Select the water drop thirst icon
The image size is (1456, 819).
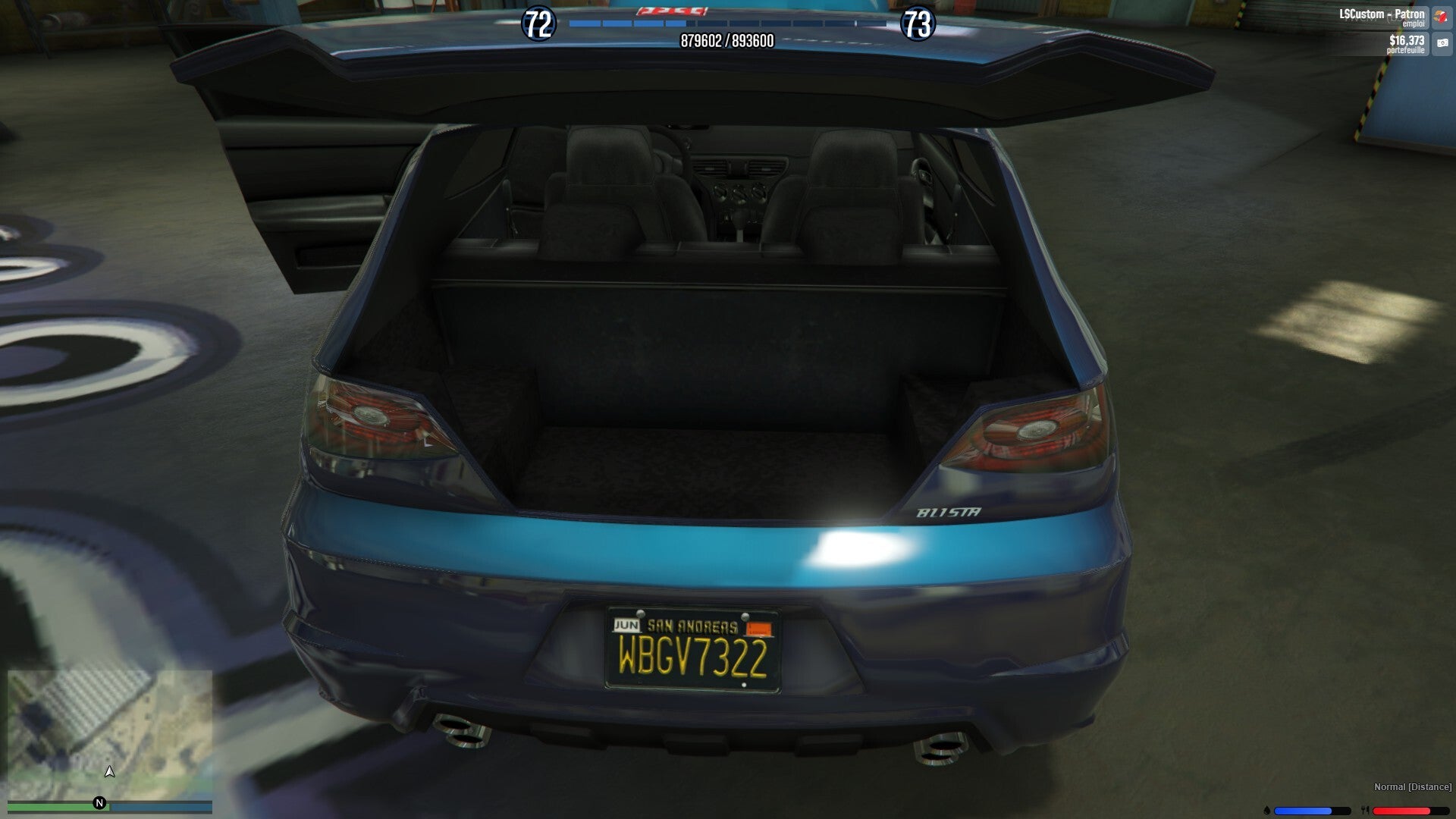[1267, 811]
